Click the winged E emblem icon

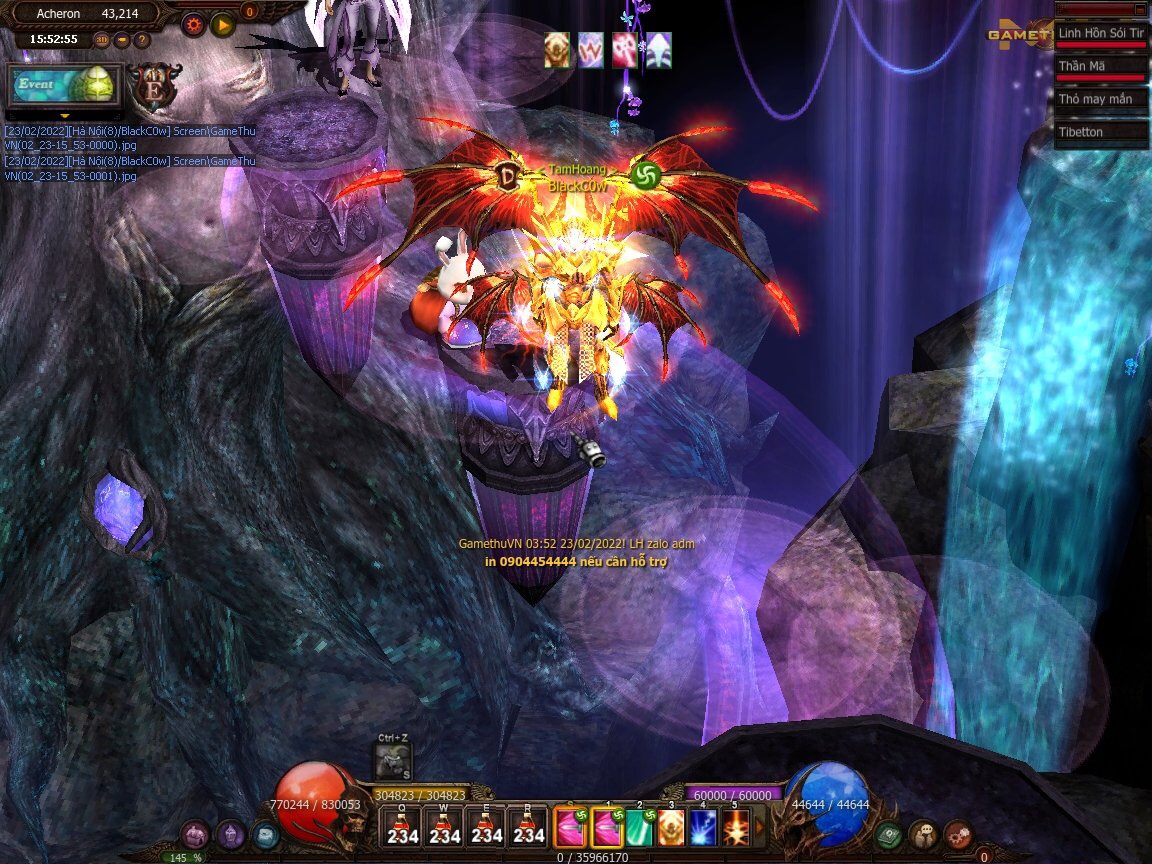[156, 85]
